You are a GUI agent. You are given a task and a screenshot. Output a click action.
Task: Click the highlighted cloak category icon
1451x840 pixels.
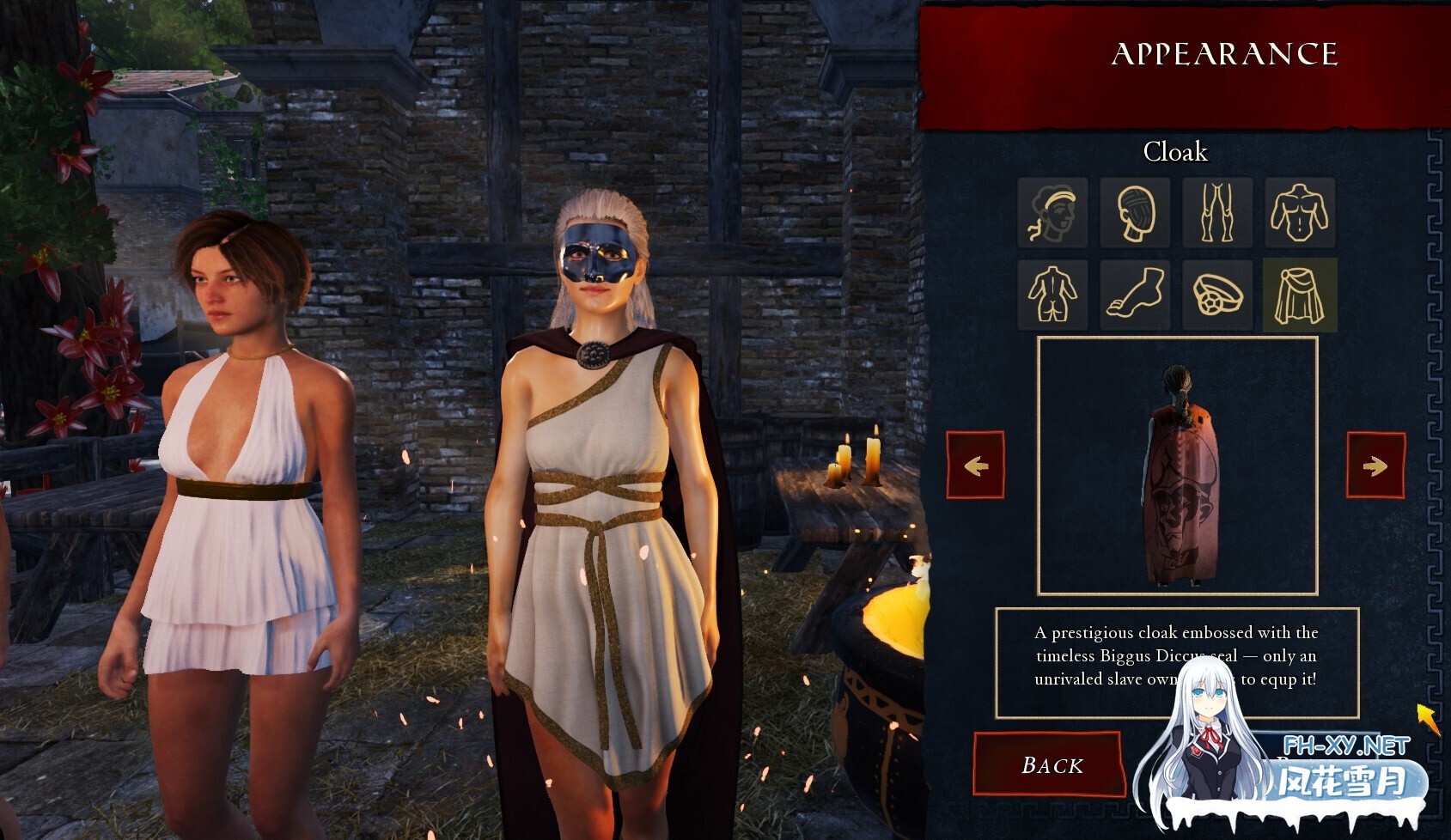(1300, 293)
